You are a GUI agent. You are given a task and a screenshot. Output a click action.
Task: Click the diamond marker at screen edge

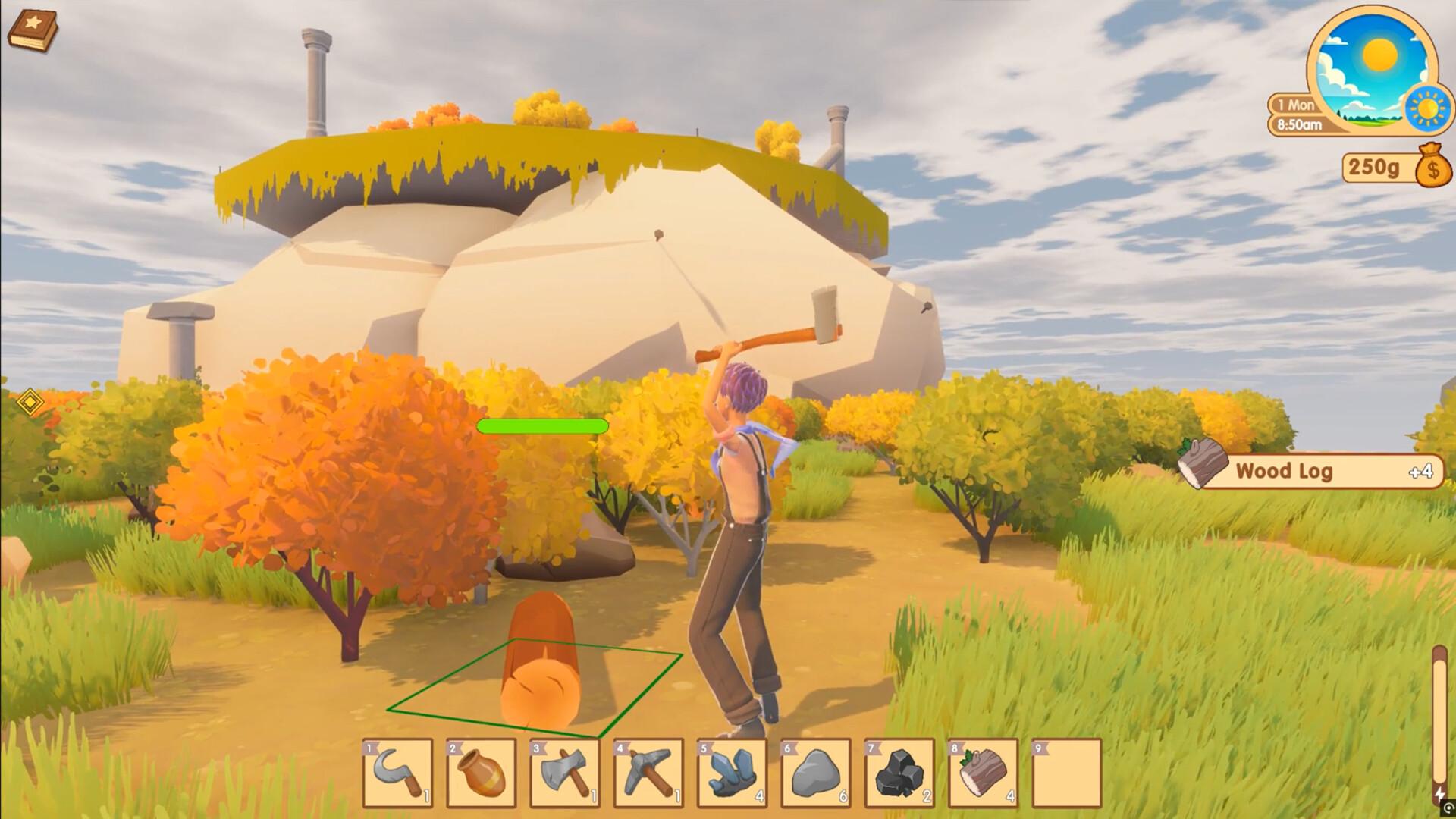(x=30, y=401)
